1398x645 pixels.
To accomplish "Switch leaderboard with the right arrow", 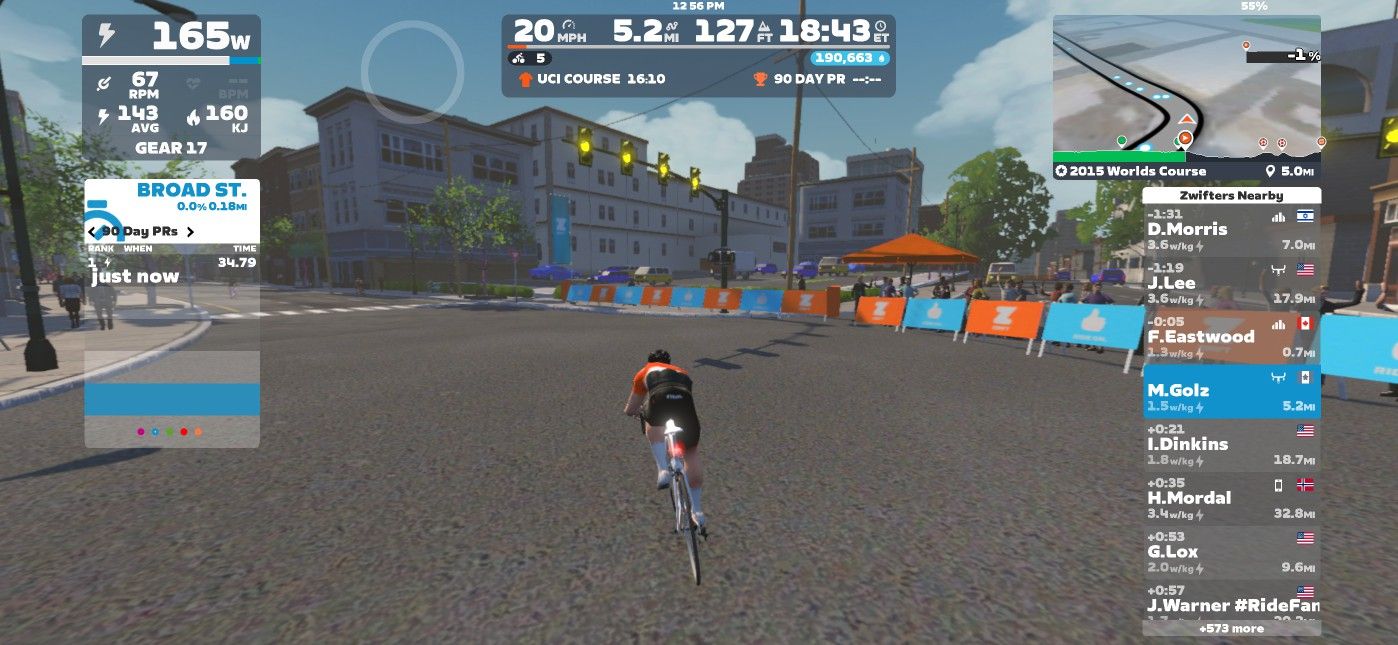I will tap(190, 232).
